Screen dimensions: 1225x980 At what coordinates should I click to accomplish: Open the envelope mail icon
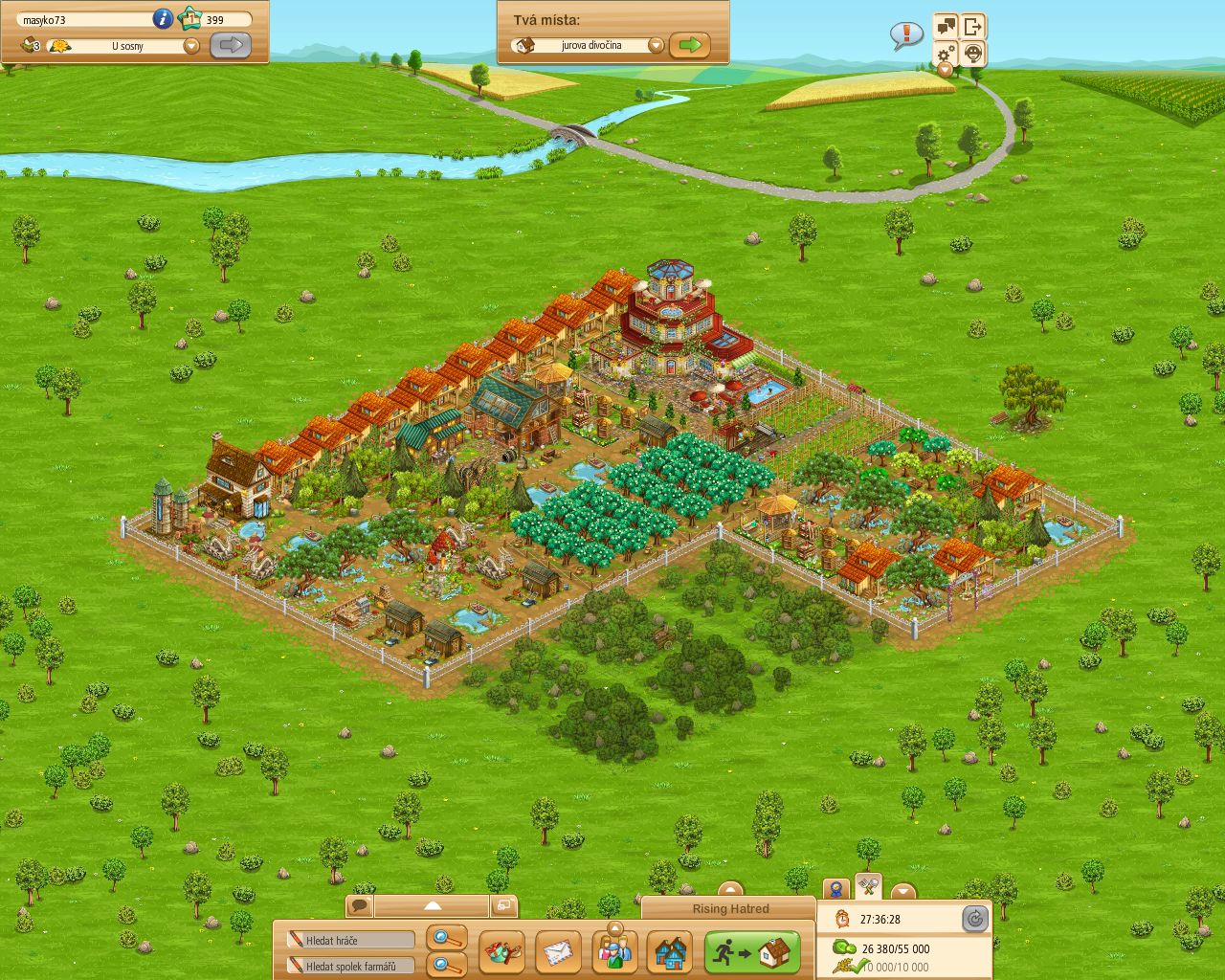click(557, 951)
